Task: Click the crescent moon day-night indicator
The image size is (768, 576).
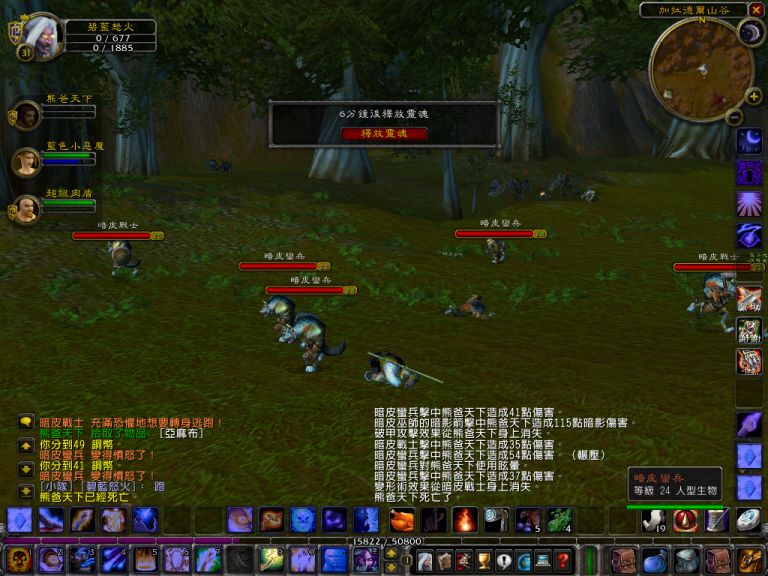Action: tap(750, 33)
